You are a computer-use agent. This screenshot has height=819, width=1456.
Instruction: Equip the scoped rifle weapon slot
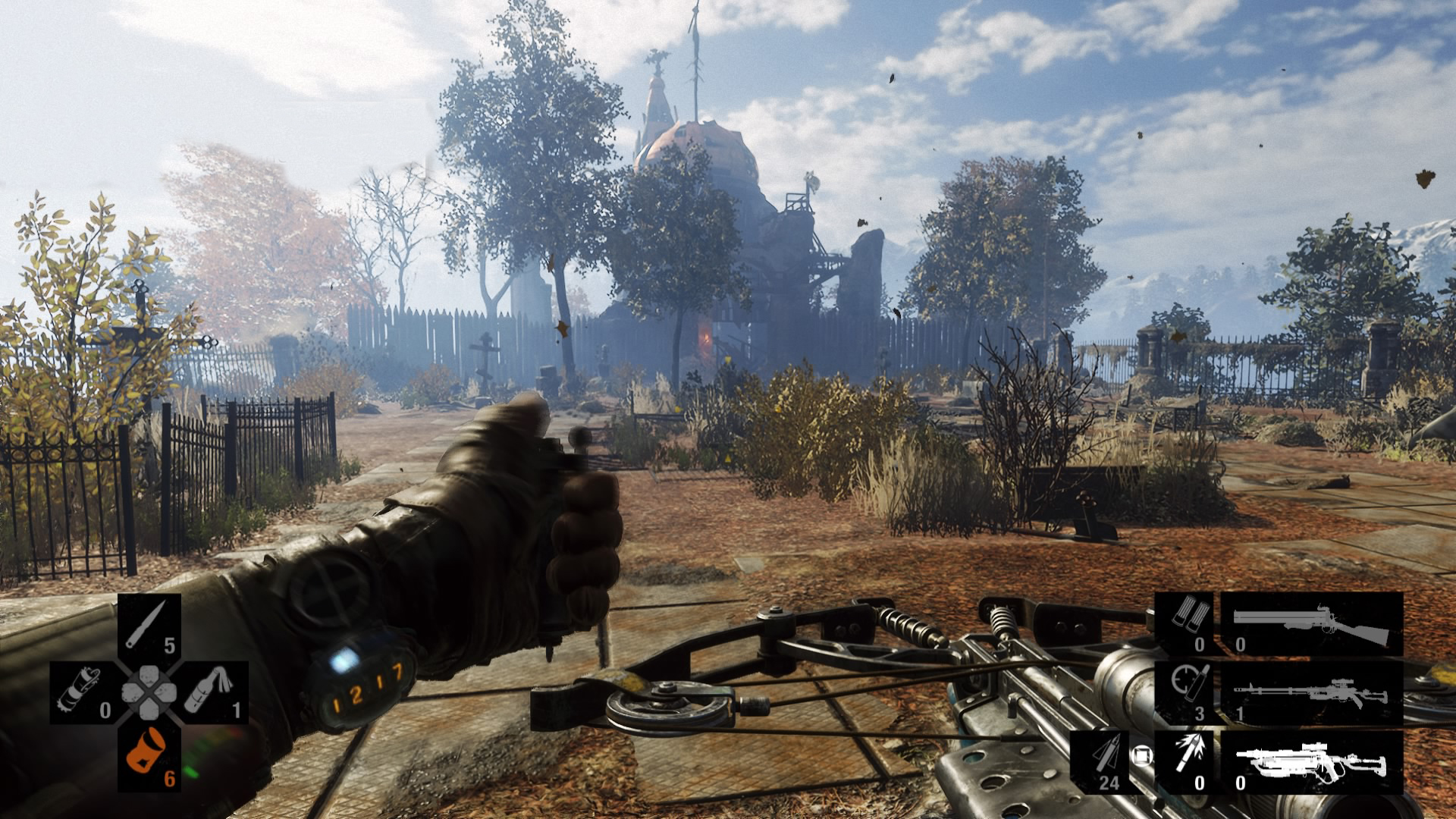1311,692
